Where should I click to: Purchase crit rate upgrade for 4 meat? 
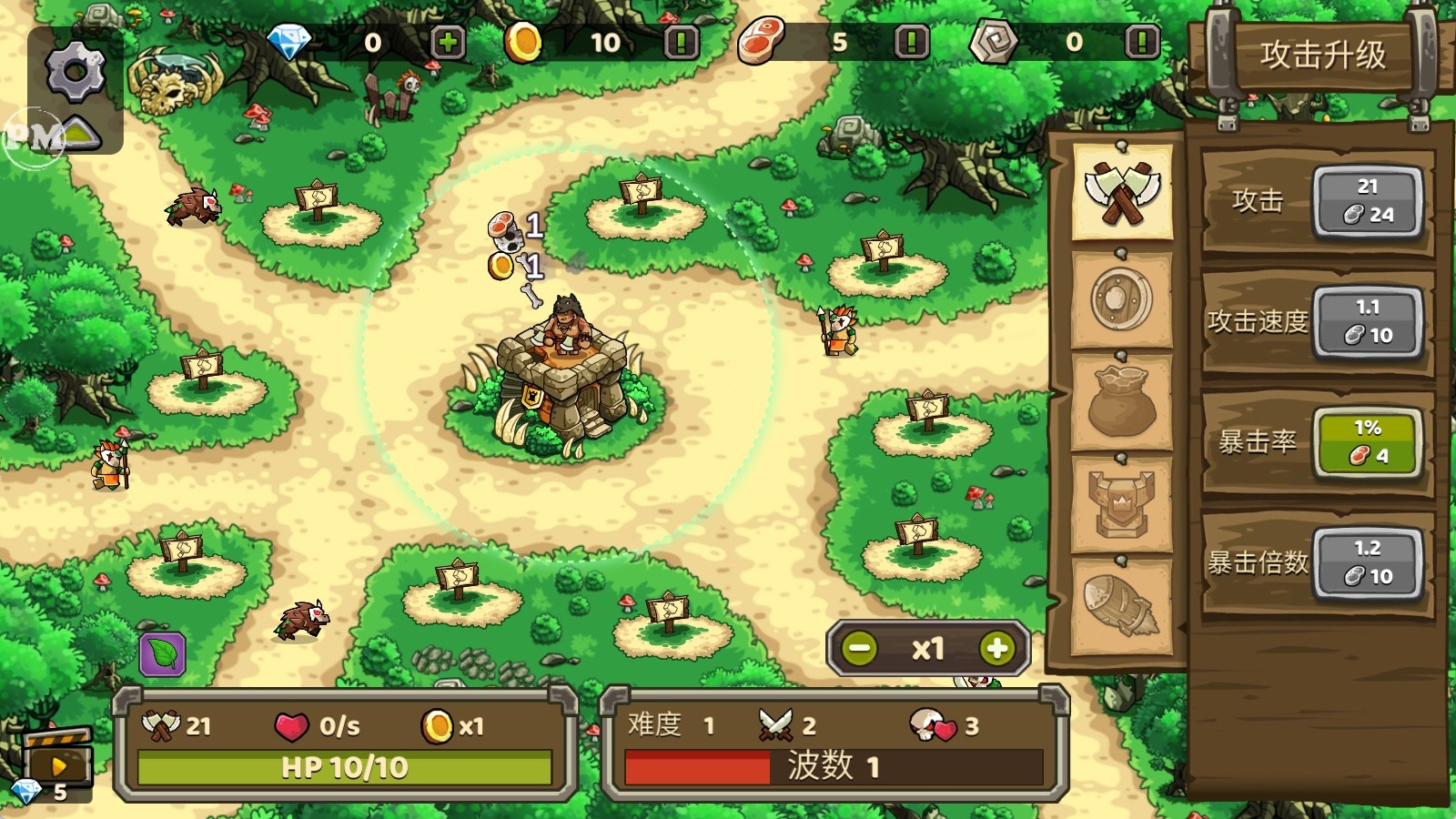tap(1367, 442)
